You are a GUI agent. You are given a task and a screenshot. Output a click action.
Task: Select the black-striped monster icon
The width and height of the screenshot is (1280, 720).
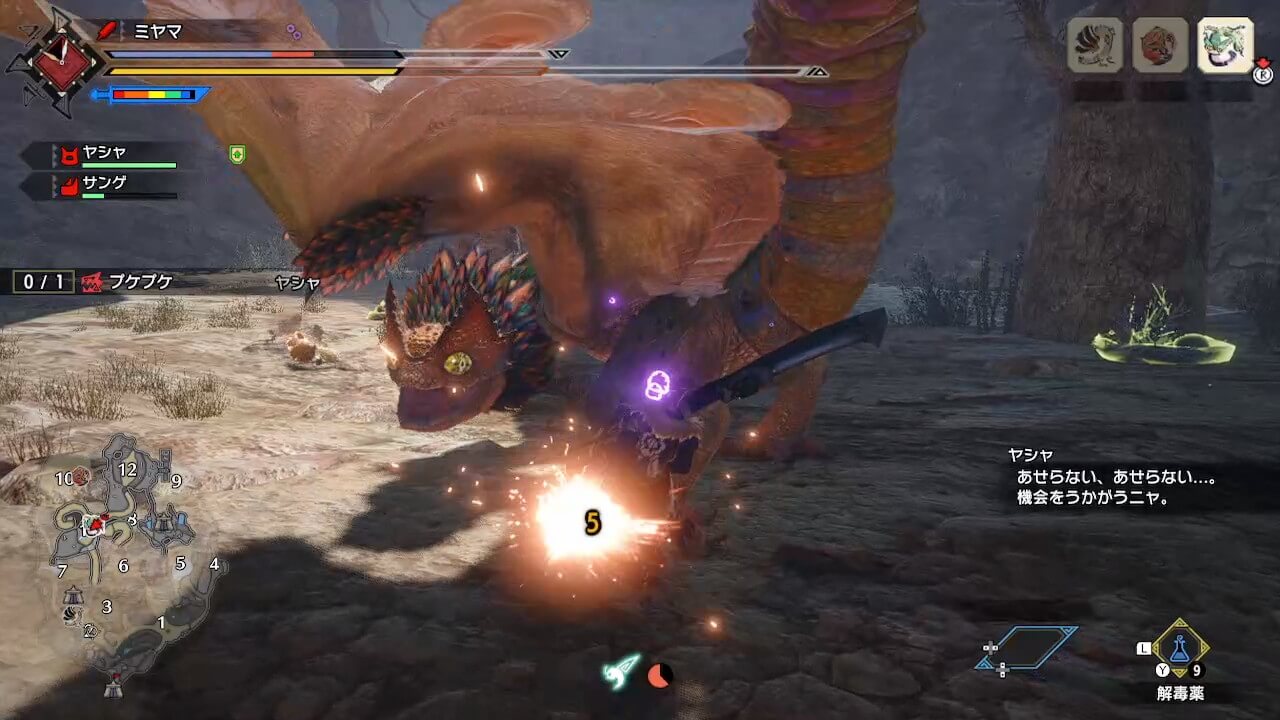pyautogui.click(x=1095, y=45)
